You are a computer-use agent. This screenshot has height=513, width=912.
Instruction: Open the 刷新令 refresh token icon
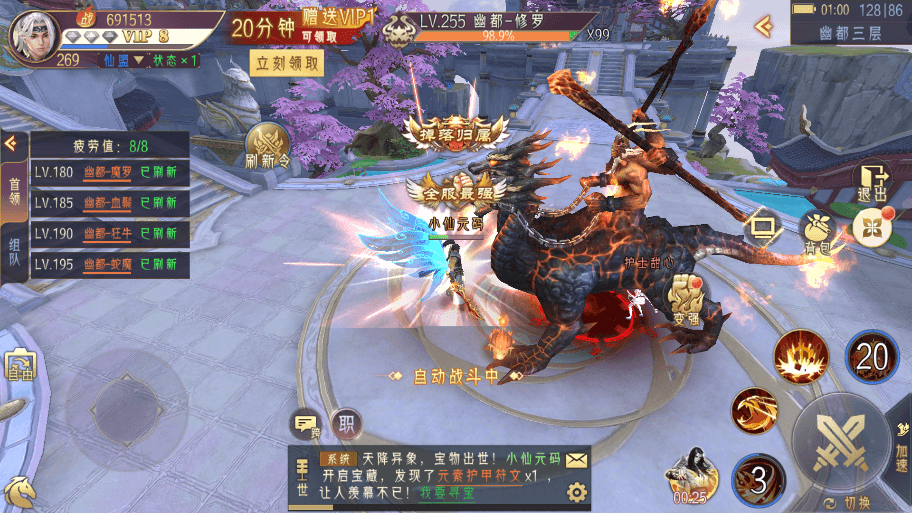[267, 146]
